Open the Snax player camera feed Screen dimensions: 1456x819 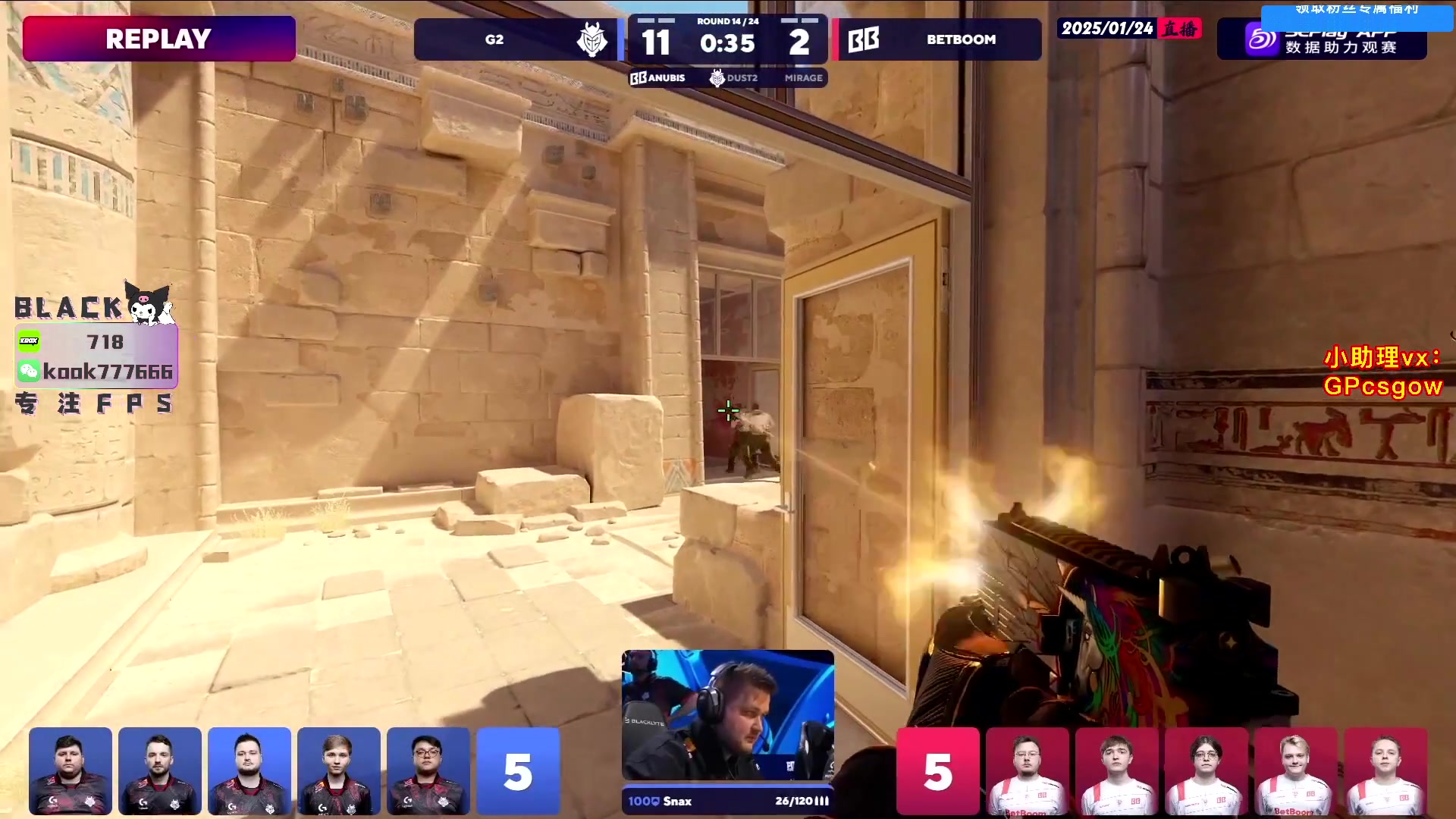pyautogui.click(x=728, y=714)
